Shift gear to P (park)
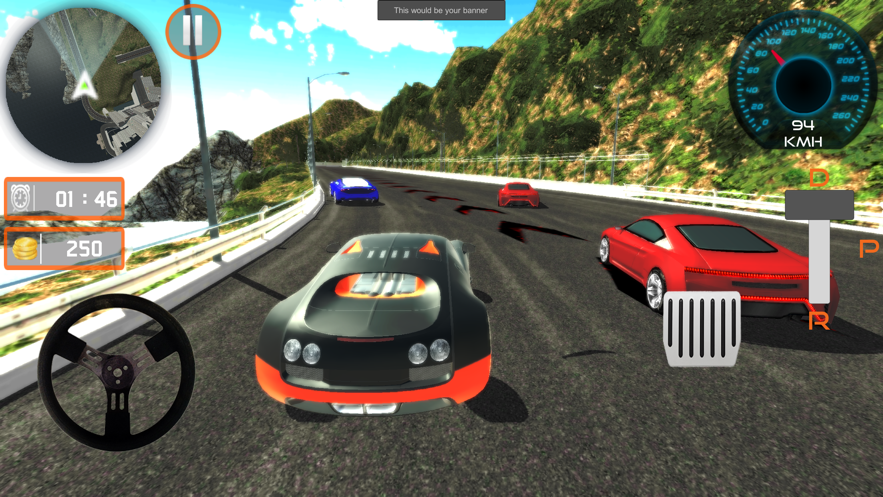Viewport: 883px width, 497px height. [x=868, y=248]
